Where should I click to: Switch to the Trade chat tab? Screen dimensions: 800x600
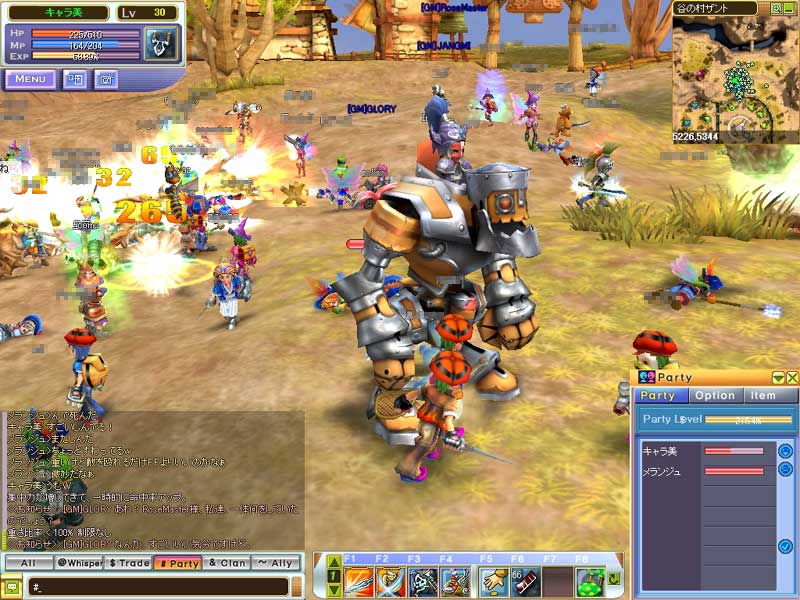[x=128, y=564]
